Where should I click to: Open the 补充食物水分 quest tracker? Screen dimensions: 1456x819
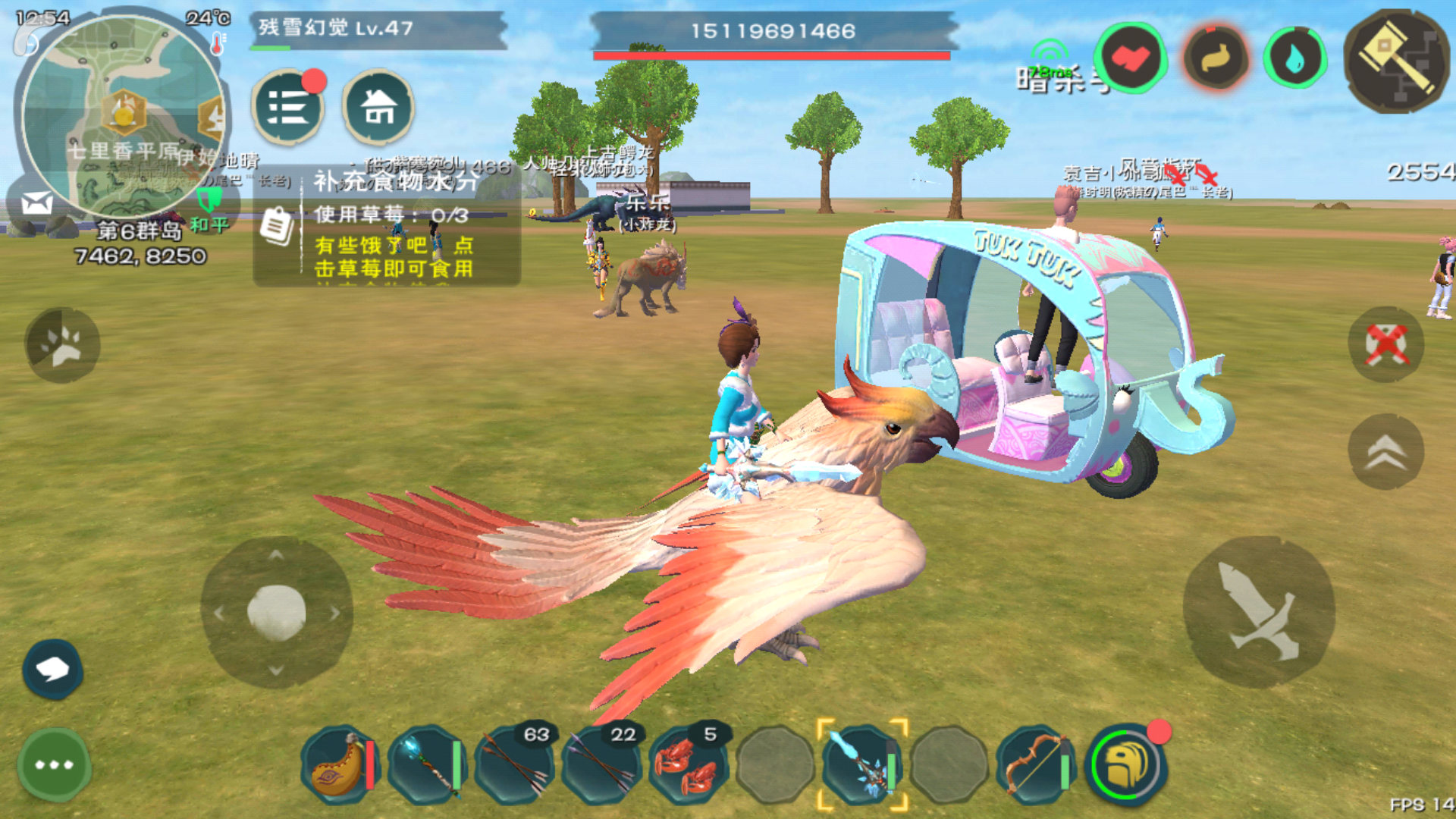tap(387, 226)
